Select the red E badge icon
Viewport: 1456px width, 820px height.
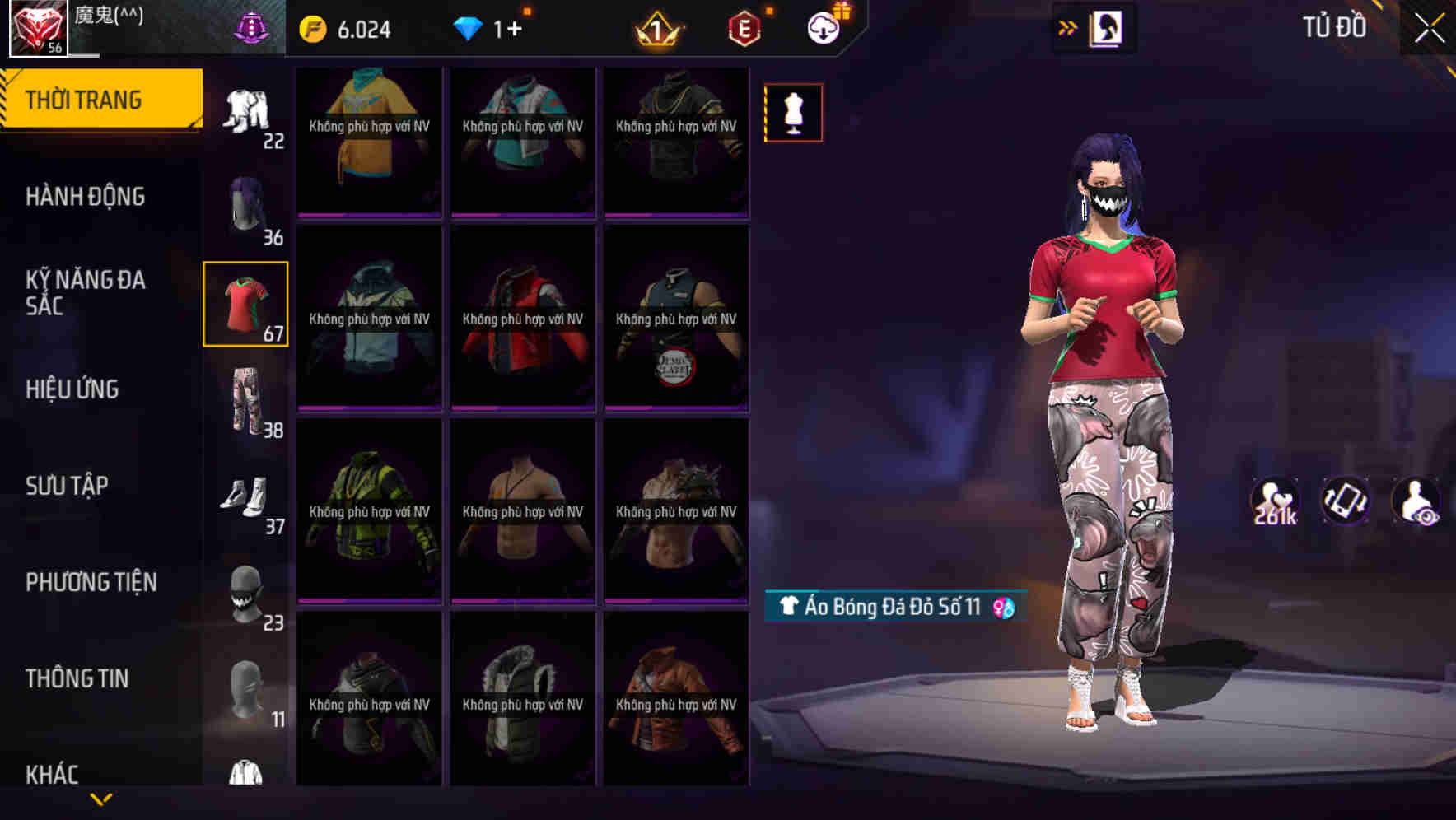(742, 27)
